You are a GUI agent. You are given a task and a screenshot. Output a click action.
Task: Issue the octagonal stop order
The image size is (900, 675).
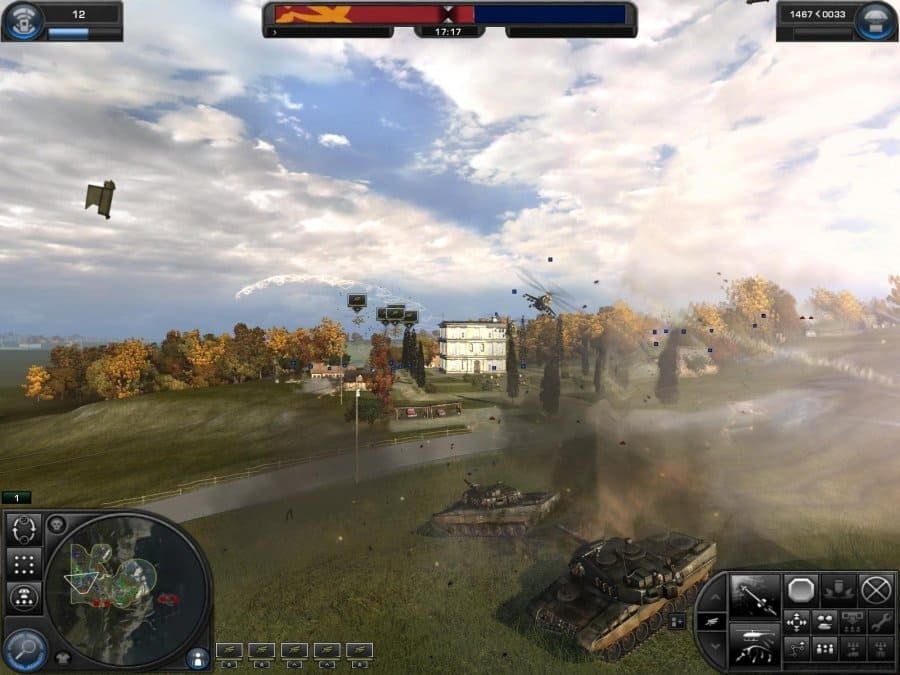click(800, 590)
